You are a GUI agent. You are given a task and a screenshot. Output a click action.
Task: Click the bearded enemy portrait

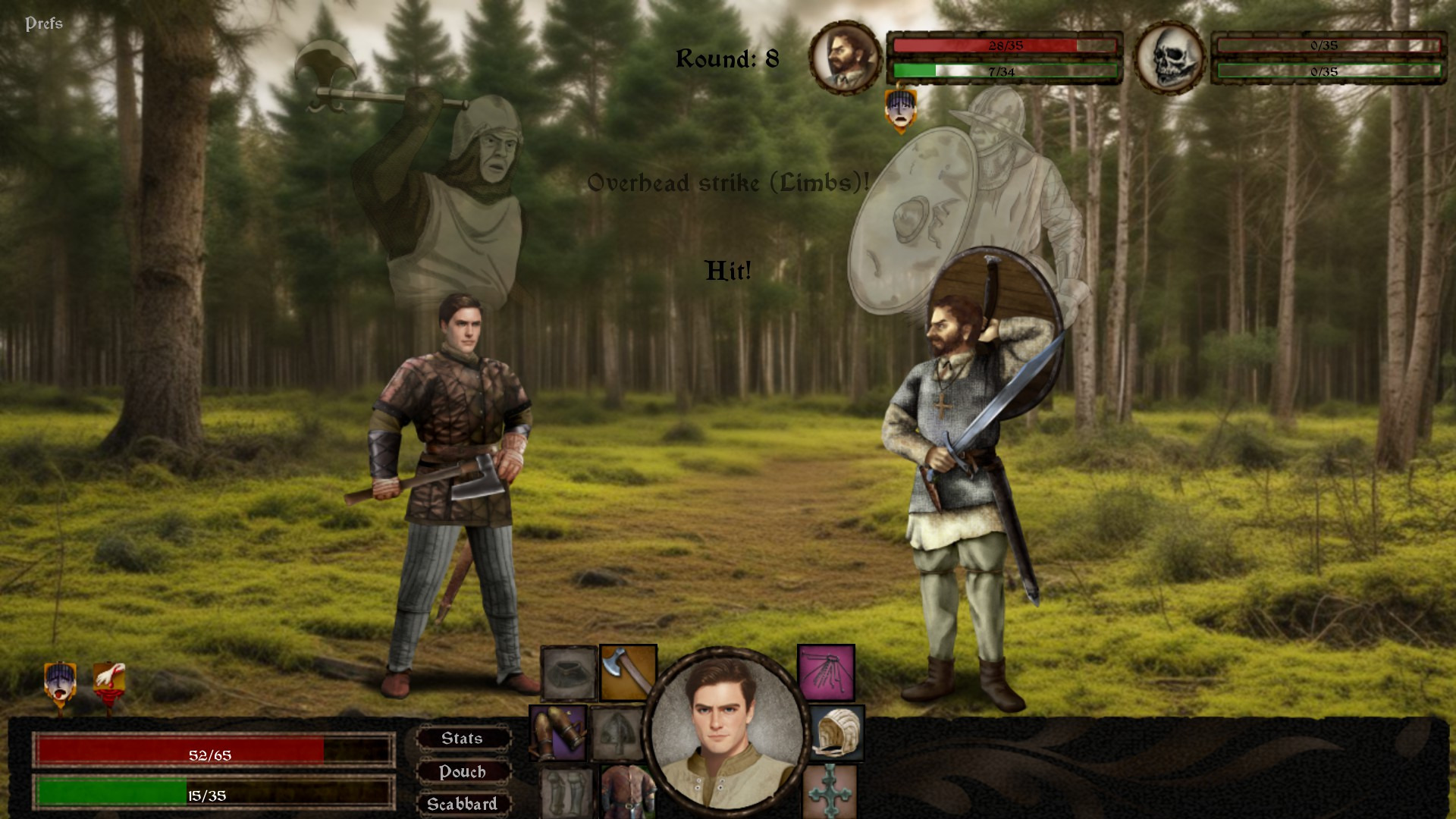point(845,58)
